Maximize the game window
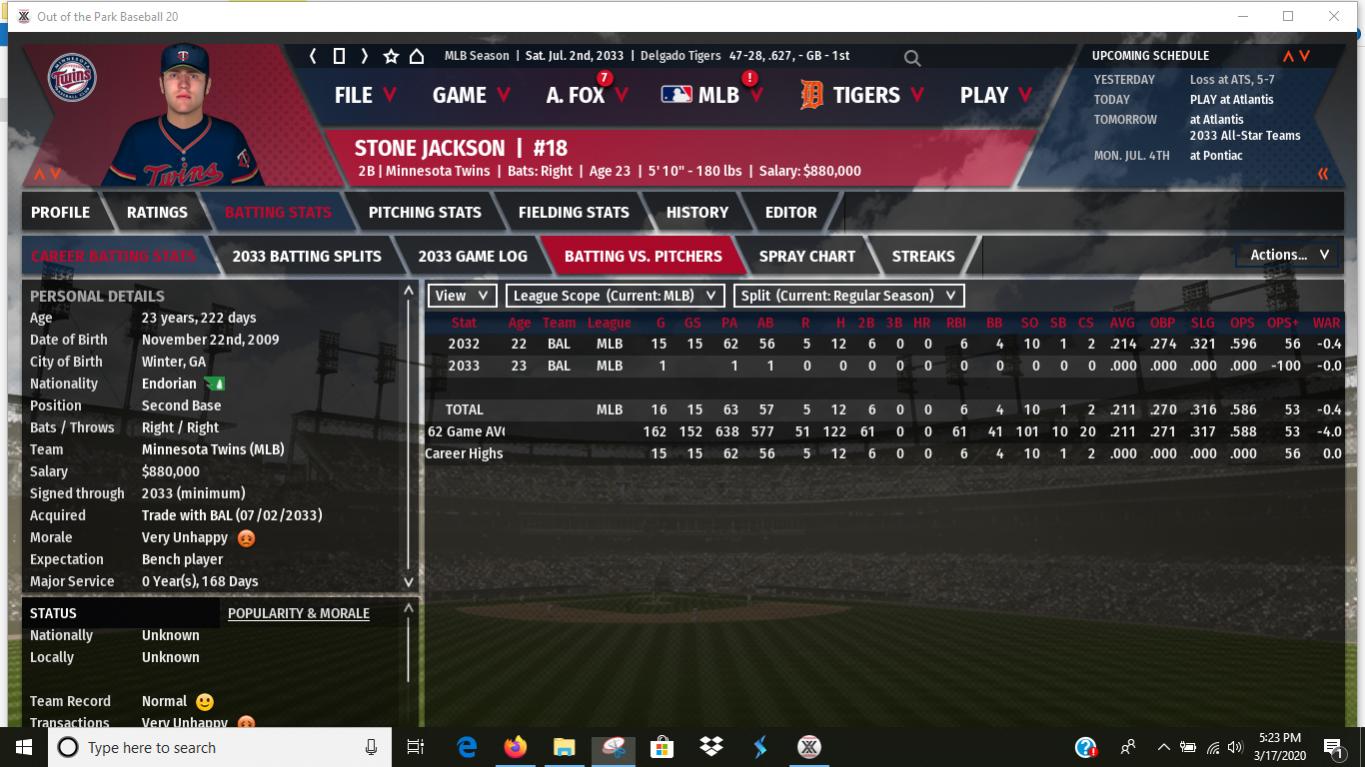This screenshot has width=1365, height=767. point(1288,16)
